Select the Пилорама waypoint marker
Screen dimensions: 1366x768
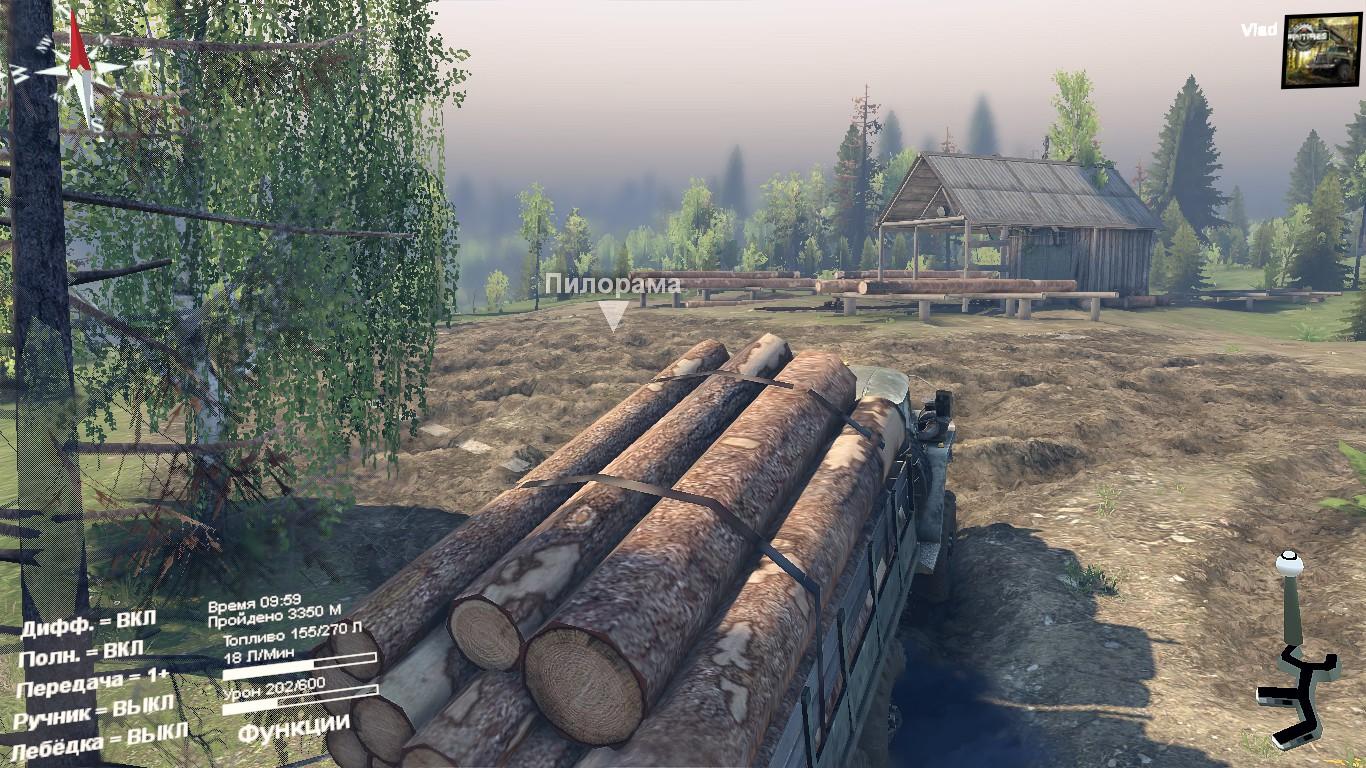(612, 315)
